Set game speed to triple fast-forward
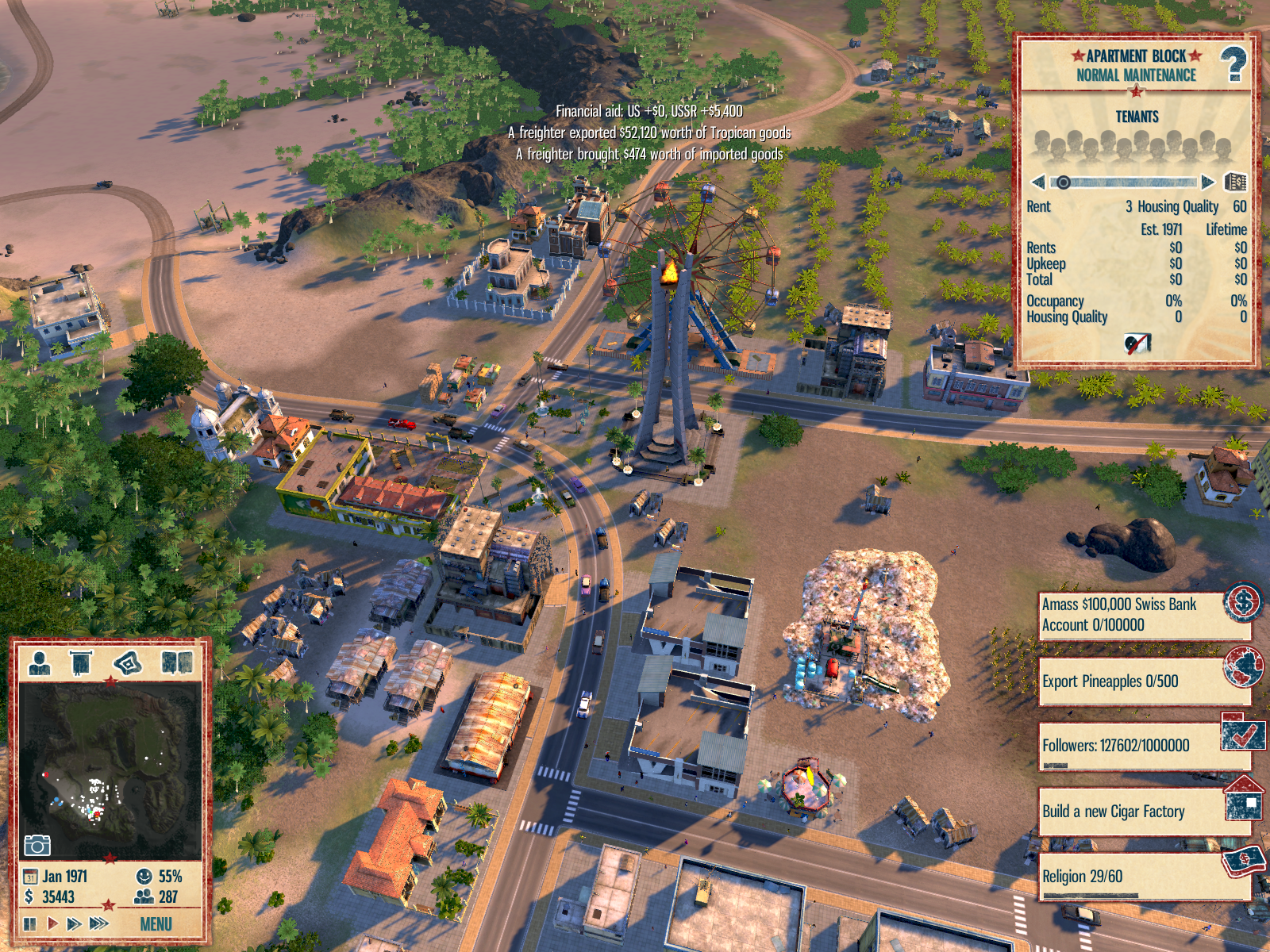Viewport: 1270px width, 952px height. pos(99,923)
